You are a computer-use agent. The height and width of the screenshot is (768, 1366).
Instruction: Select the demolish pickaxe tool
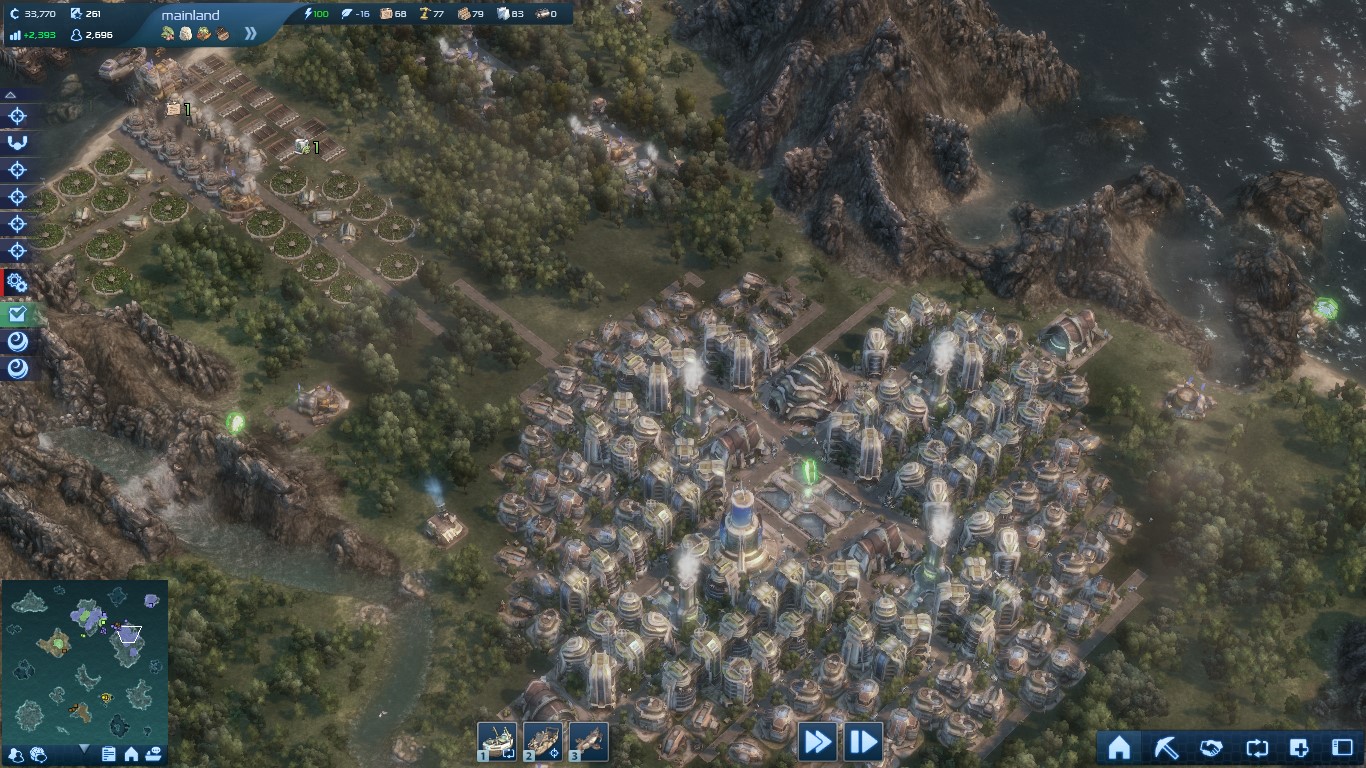pyautogui.click(x=1168, y=748)
